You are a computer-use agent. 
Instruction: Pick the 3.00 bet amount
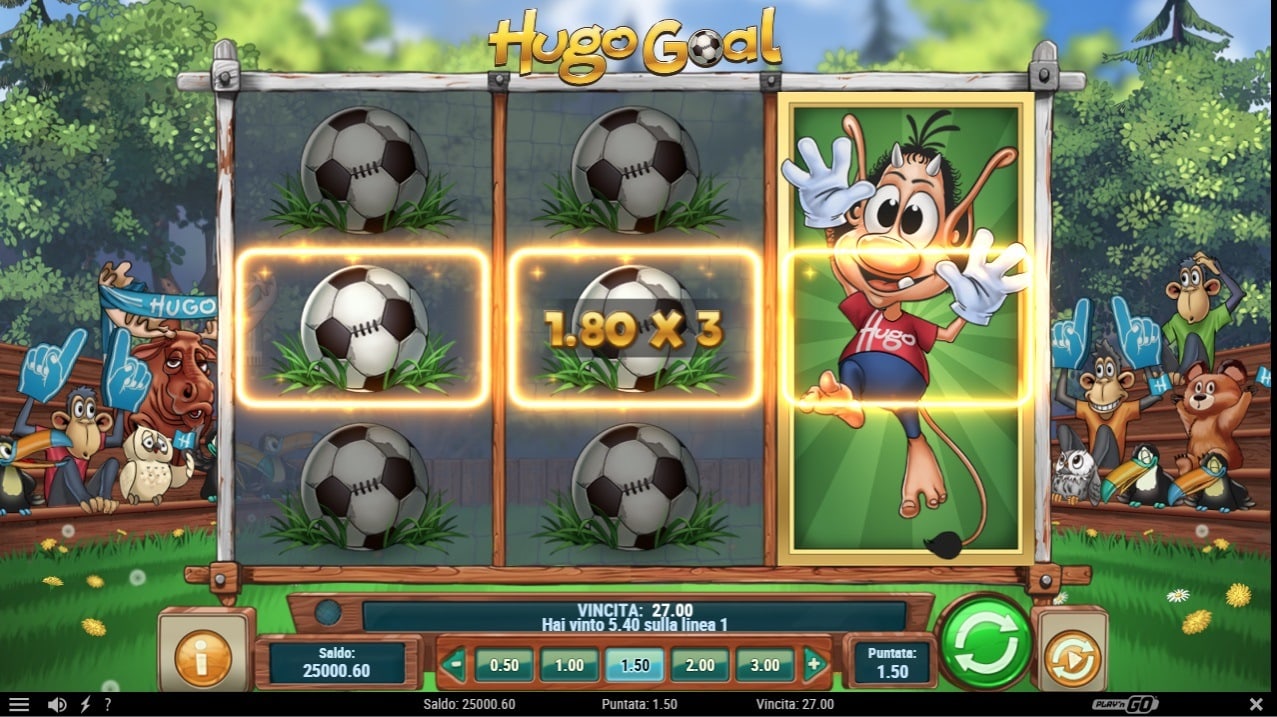[765, 665]
